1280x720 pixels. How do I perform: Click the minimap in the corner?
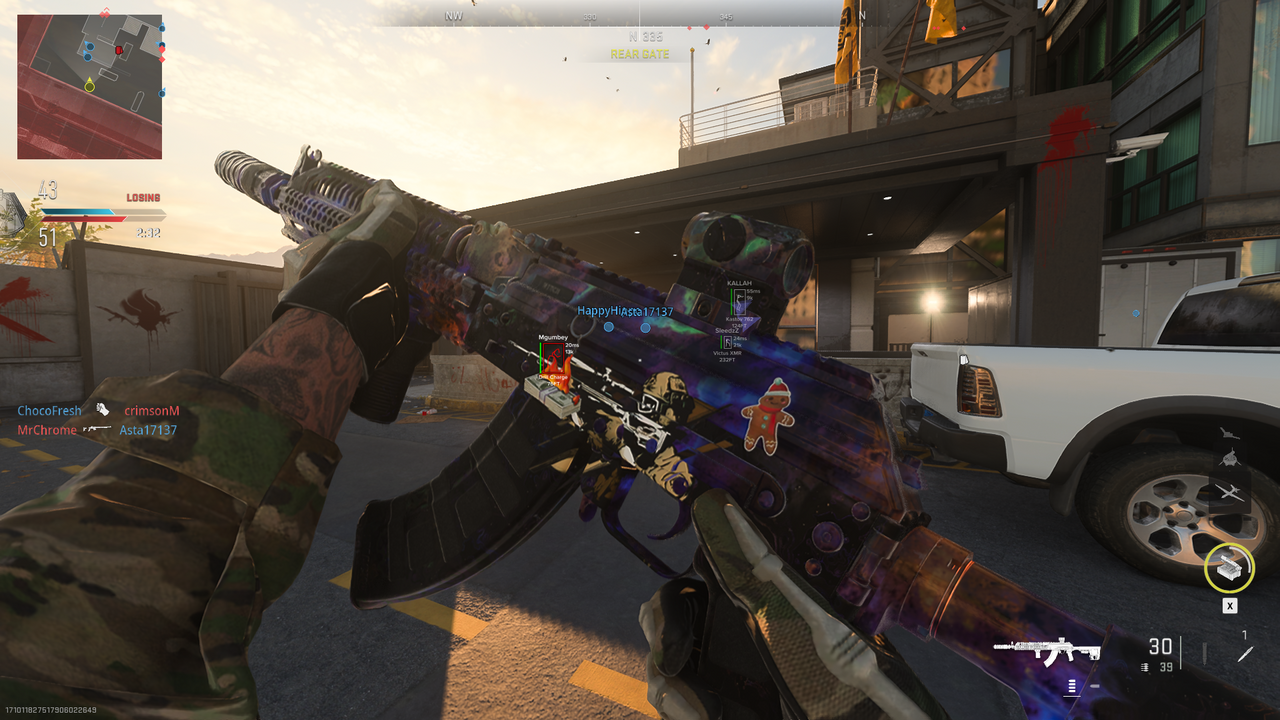[89, 86]
